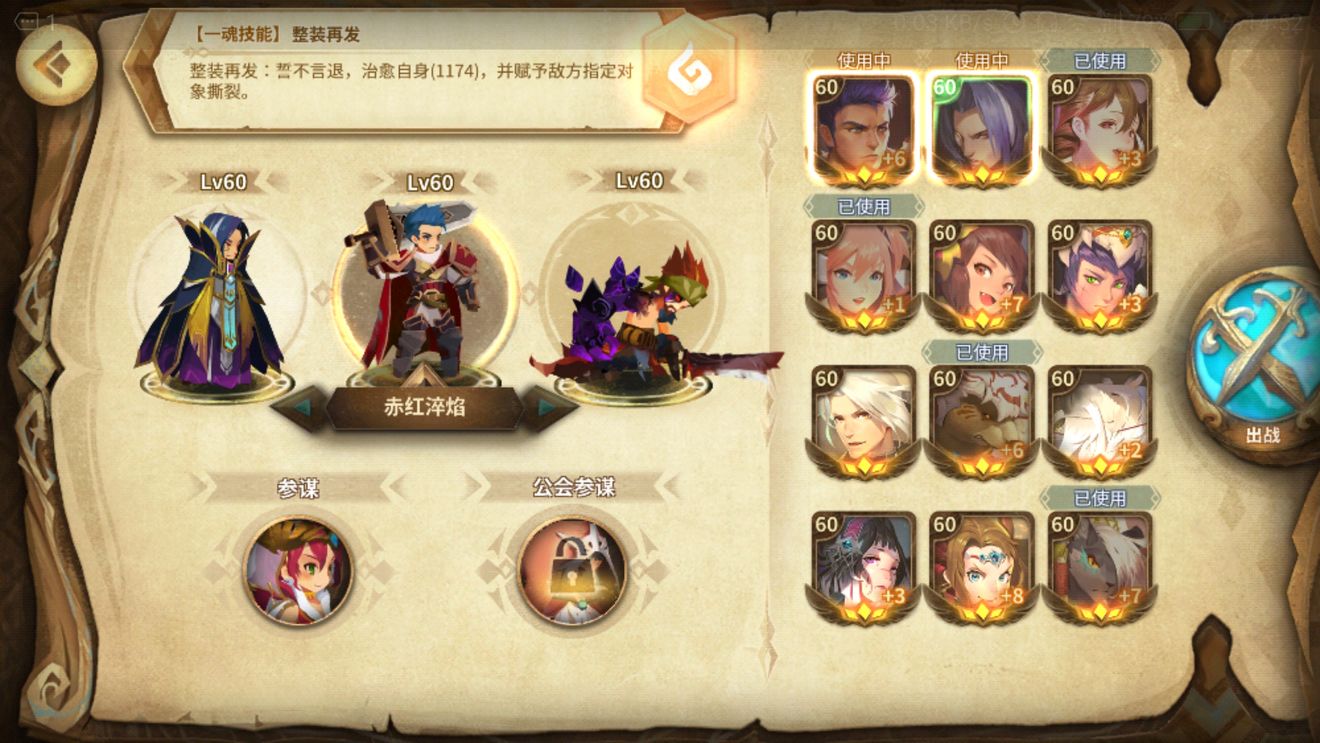Enable the white-haired hero for the team

tap(865, 412)
